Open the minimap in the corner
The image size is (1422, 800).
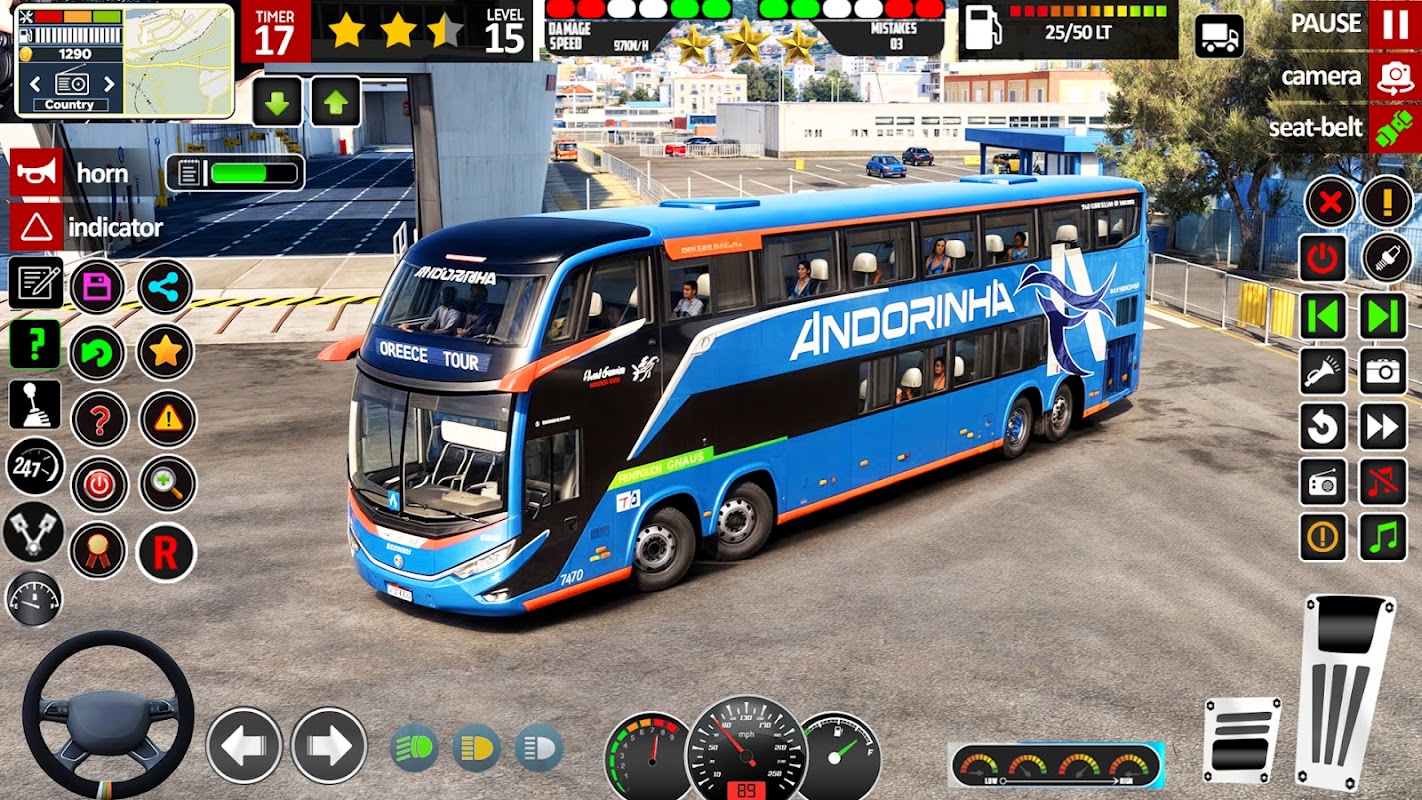pos(179,60)
